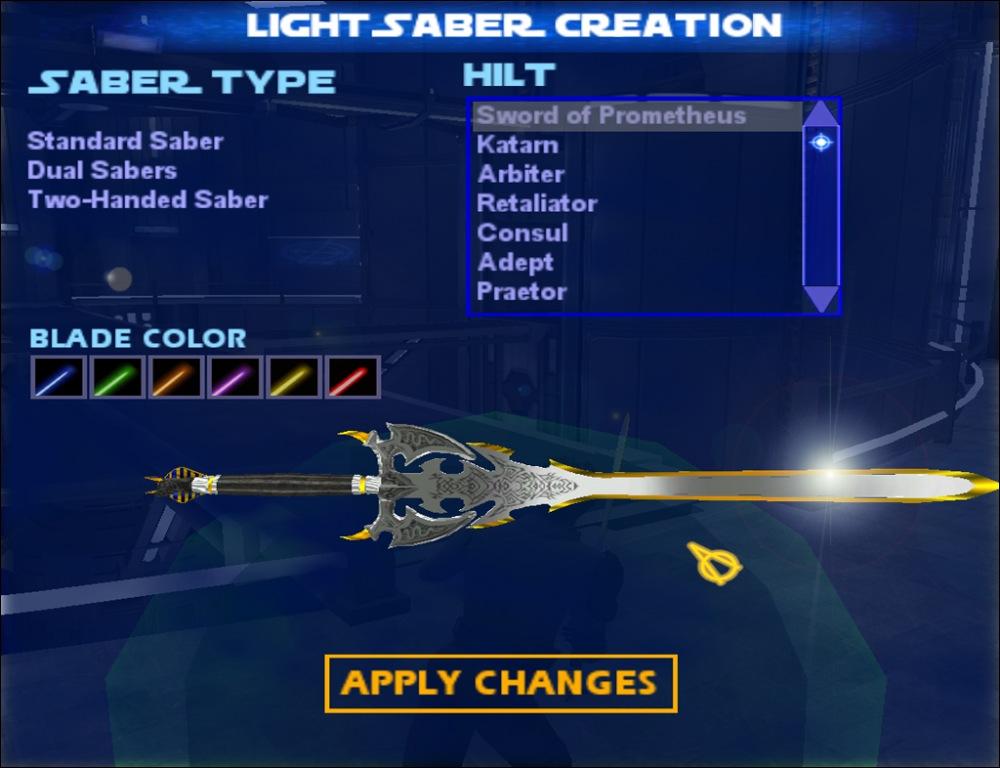Select Dual Sabers option

tap(102, 170)
